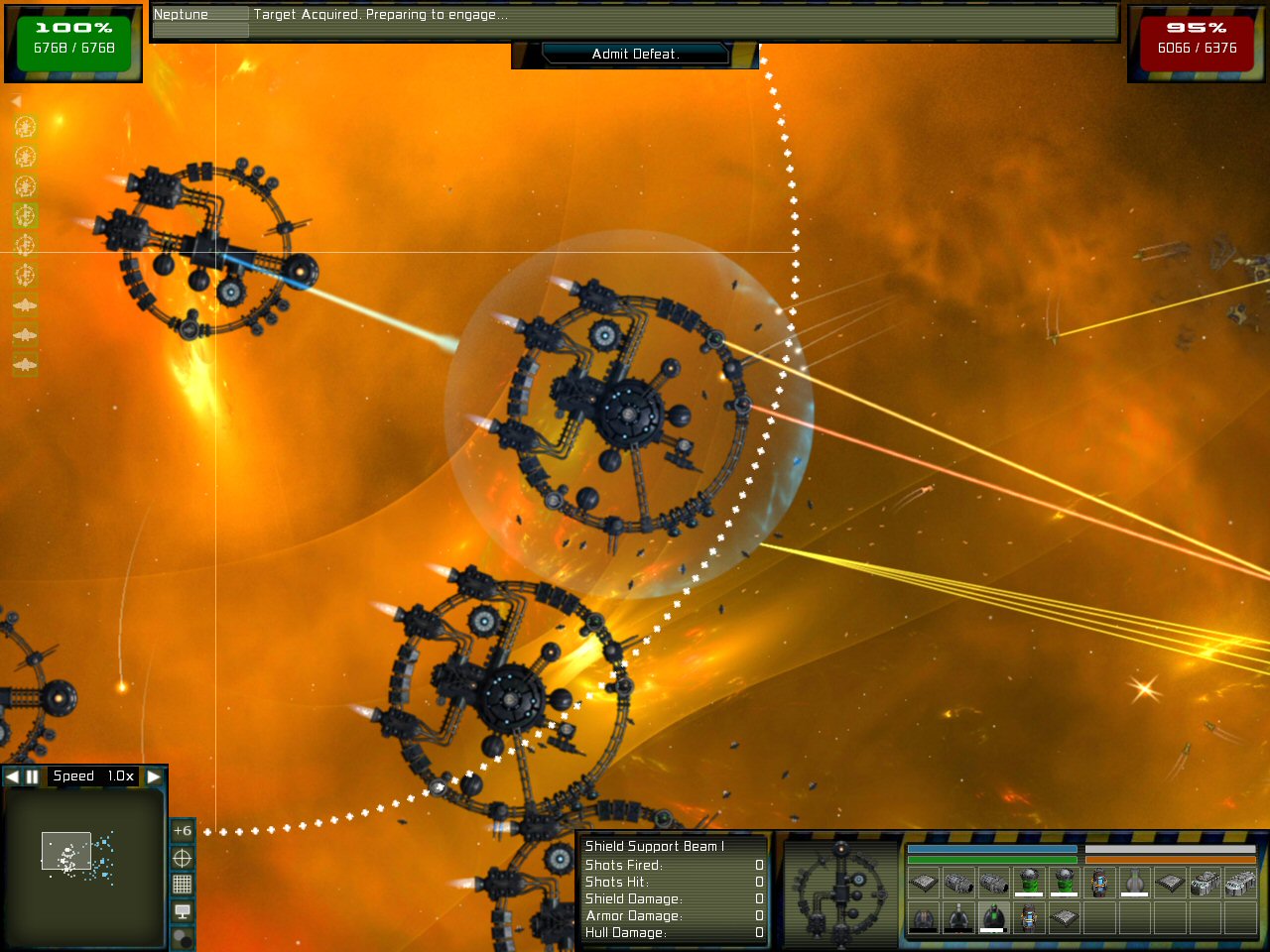This screenshot has width=1270, height=952.
Task: Click the battle minimap
Action: click(x=83, y=863)
